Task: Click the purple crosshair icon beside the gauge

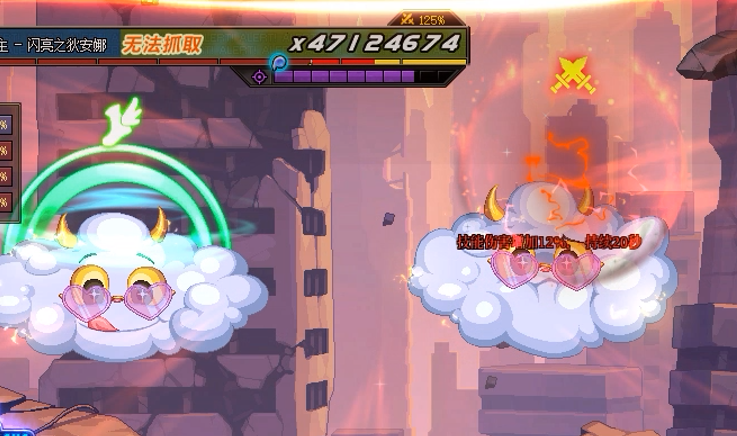Action: click(260, 76)
